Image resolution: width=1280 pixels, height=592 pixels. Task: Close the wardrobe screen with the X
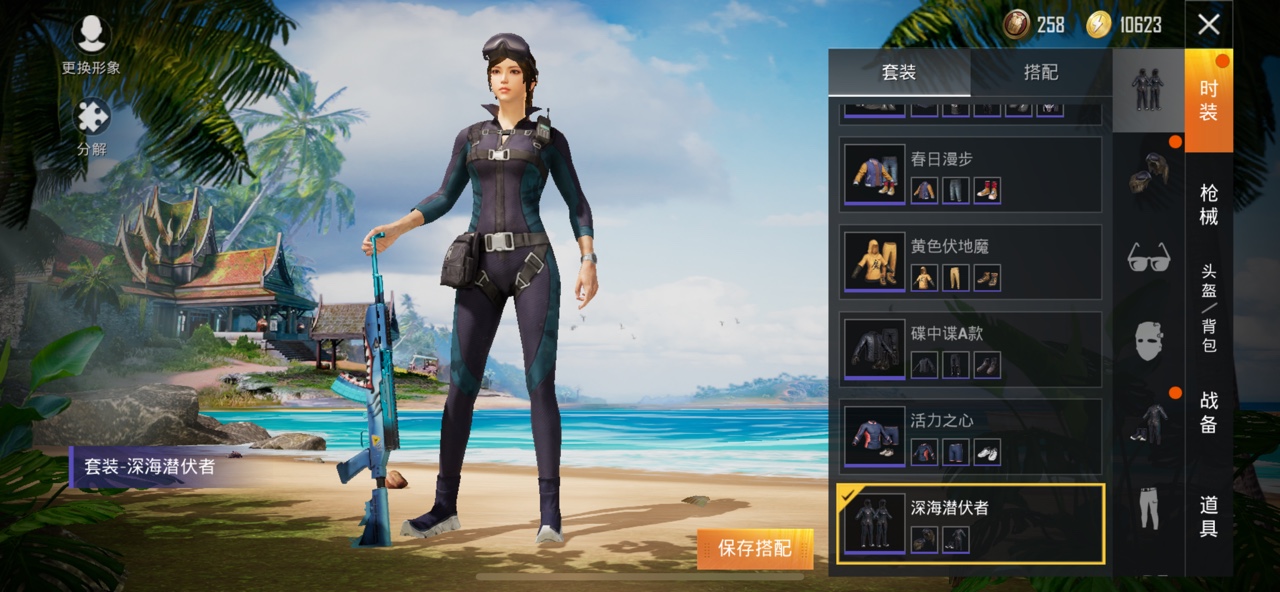click(x=1208, y=24)
